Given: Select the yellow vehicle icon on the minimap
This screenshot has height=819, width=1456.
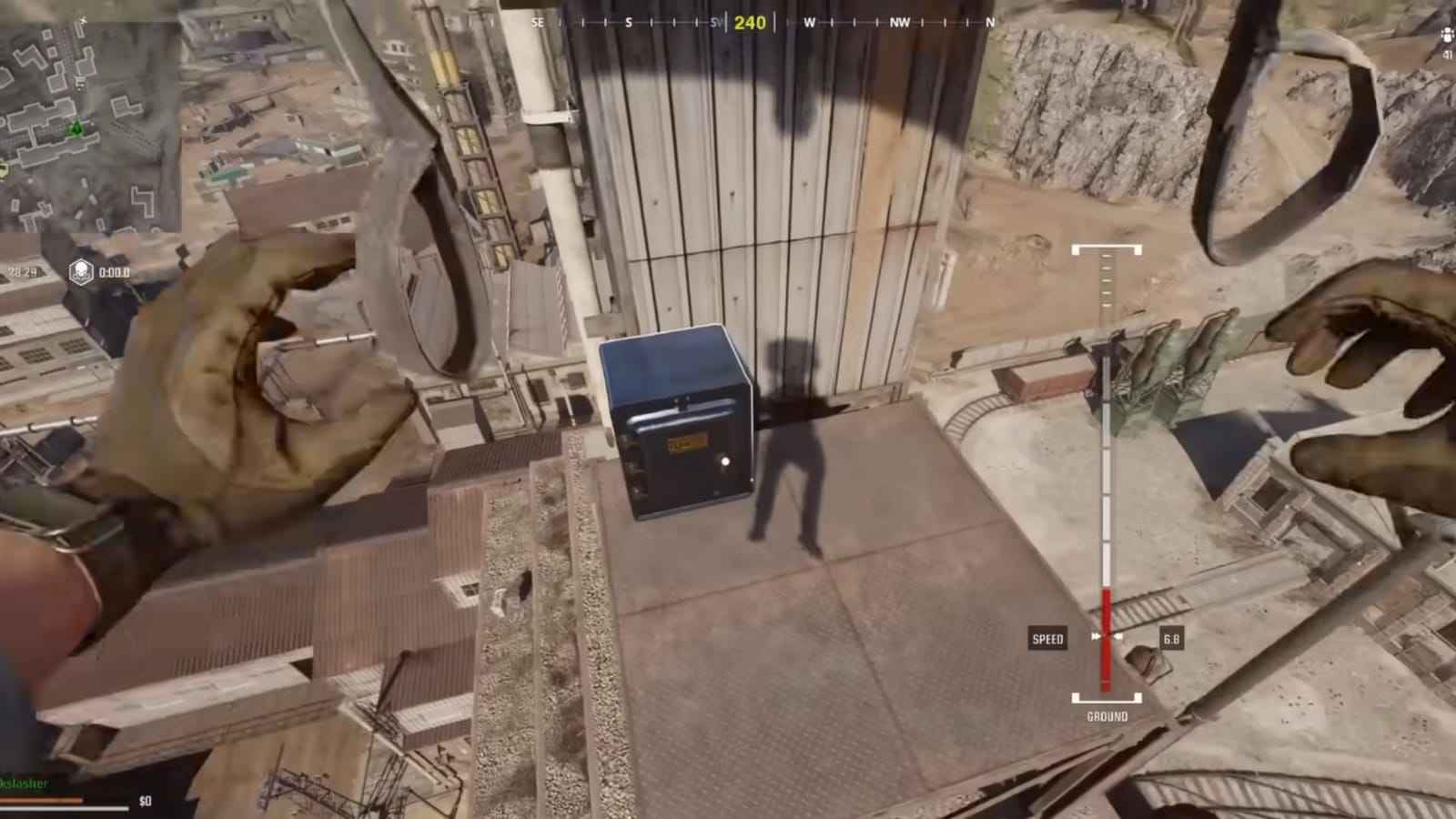Looking at the screenshot, I should [x=4, y=170].
